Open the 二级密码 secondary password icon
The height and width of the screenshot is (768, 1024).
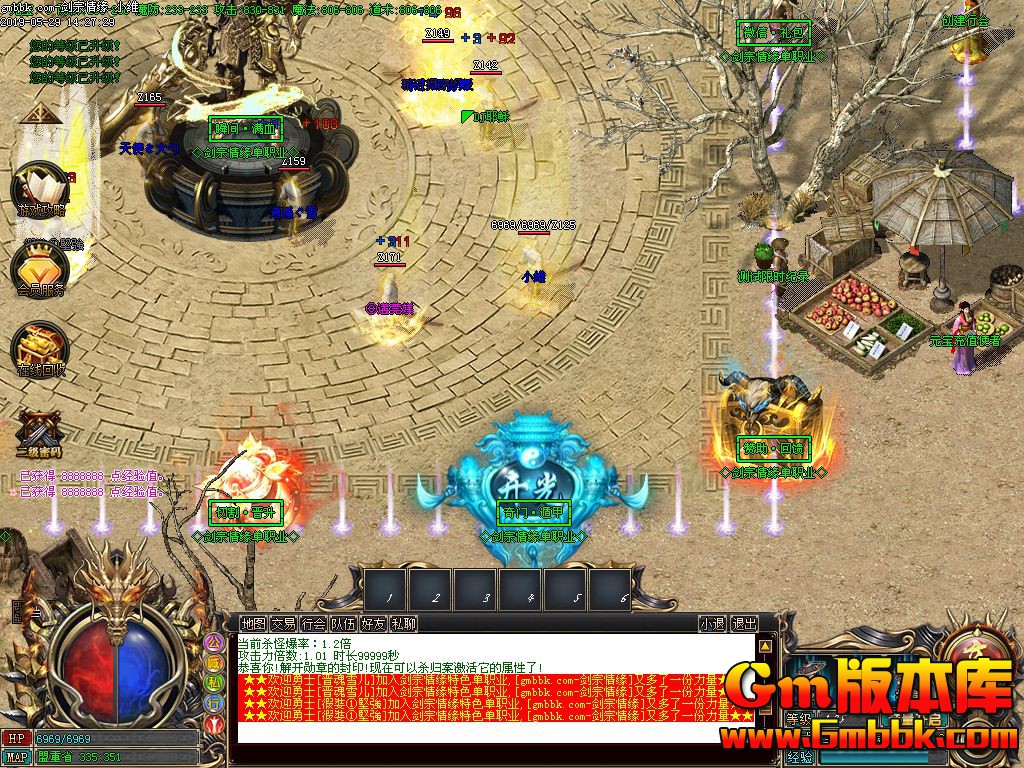(x=38, y=433)
